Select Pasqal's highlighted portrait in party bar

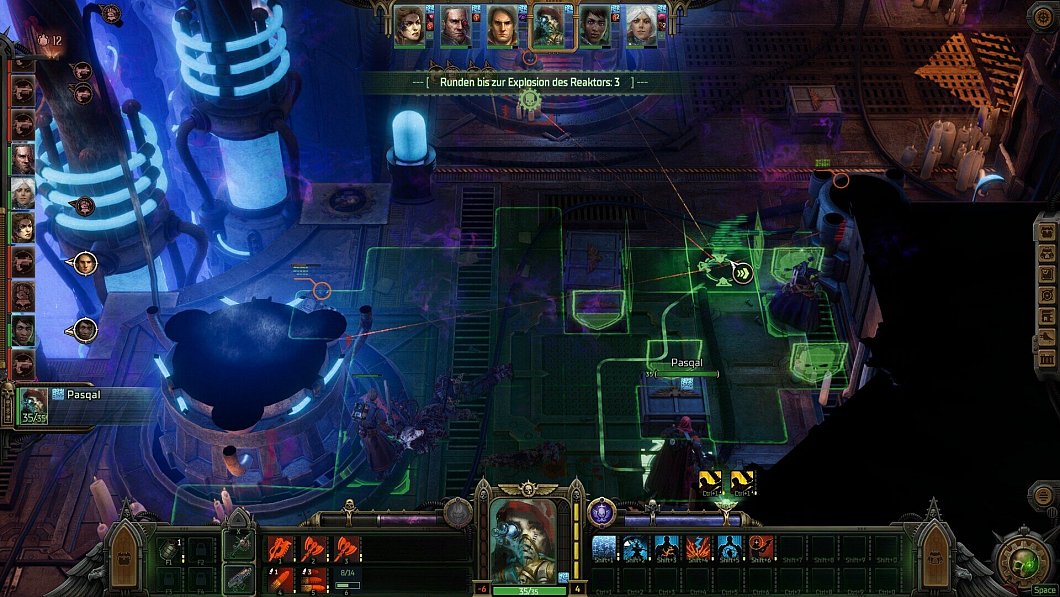(x=547, y=26)
